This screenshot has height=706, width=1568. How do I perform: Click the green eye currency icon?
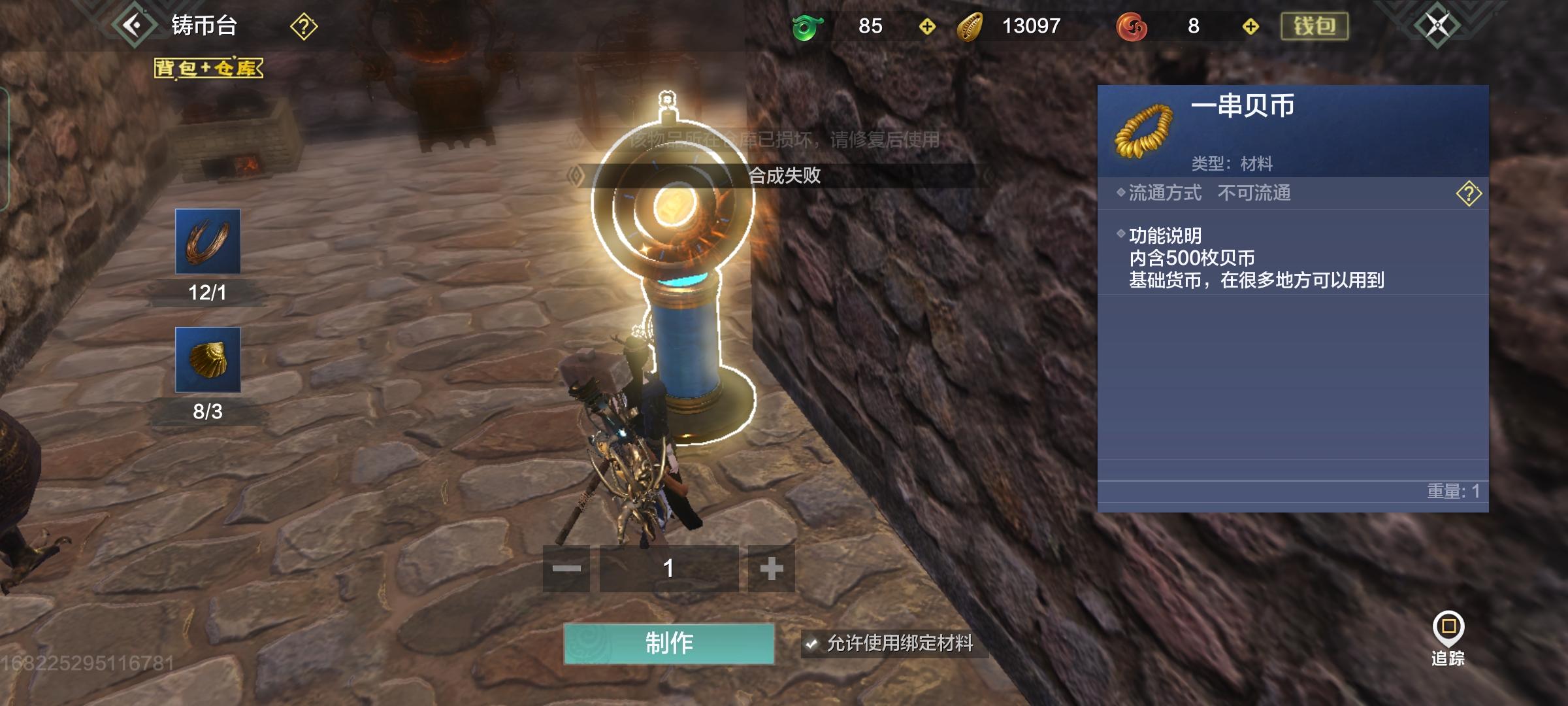[808, 27]
